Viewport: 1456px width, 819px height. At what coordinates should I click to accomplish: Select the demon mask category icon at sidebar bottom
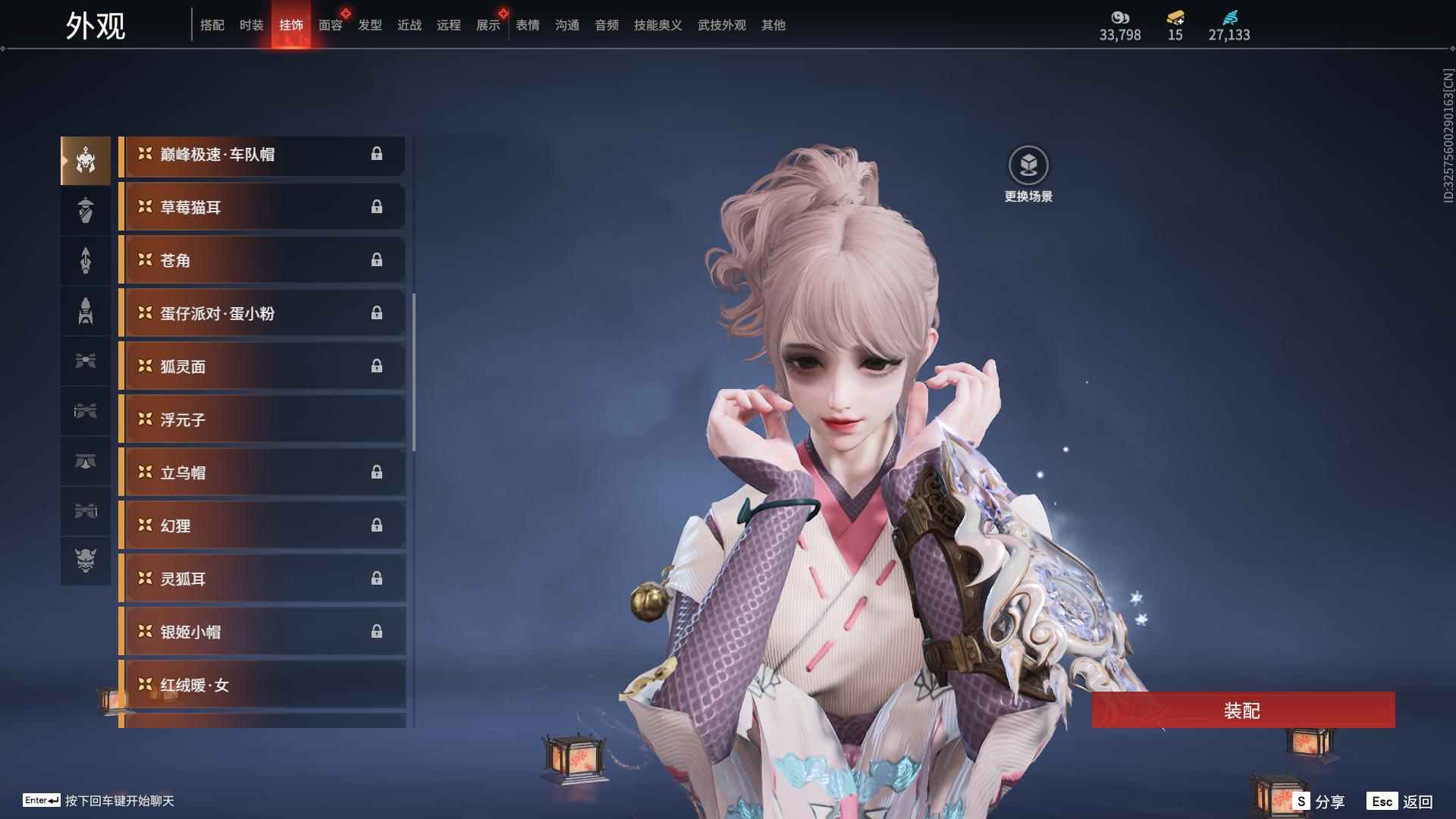click(86, 563)
